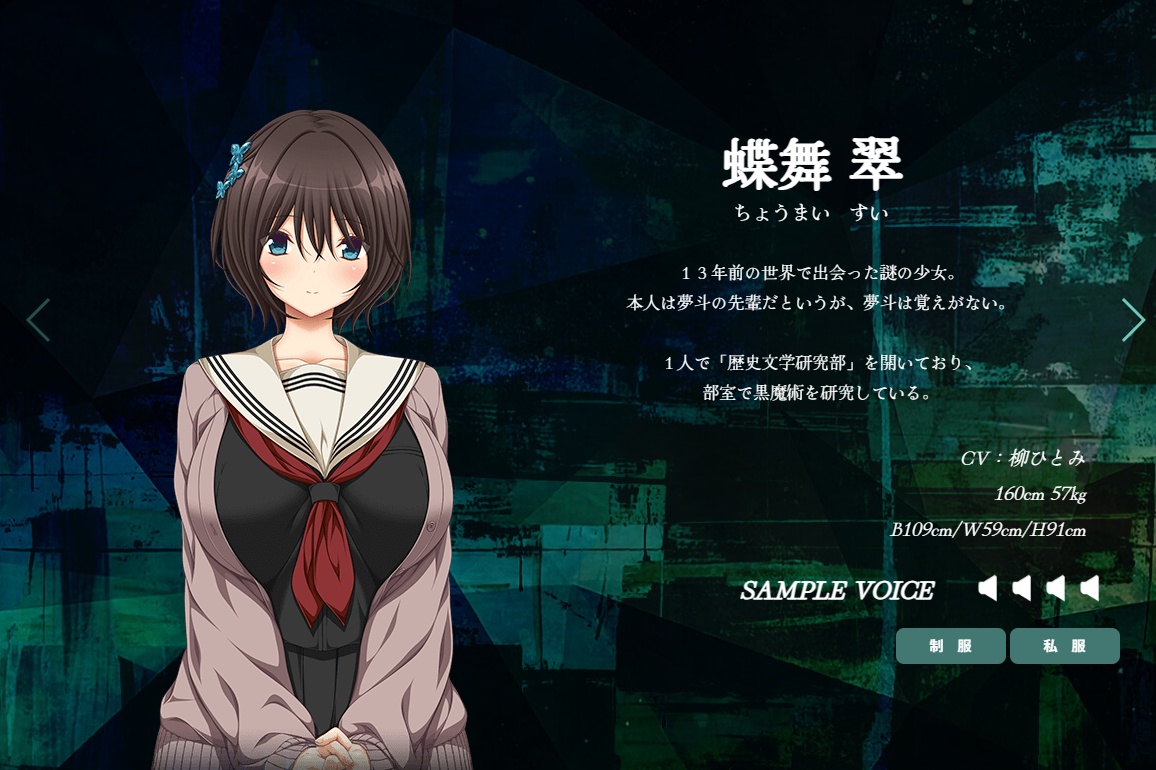The height and width of the screenshot is (770, 1156).
Task: Go to the next character with the right arrow
Action: tap(1132, 320)
